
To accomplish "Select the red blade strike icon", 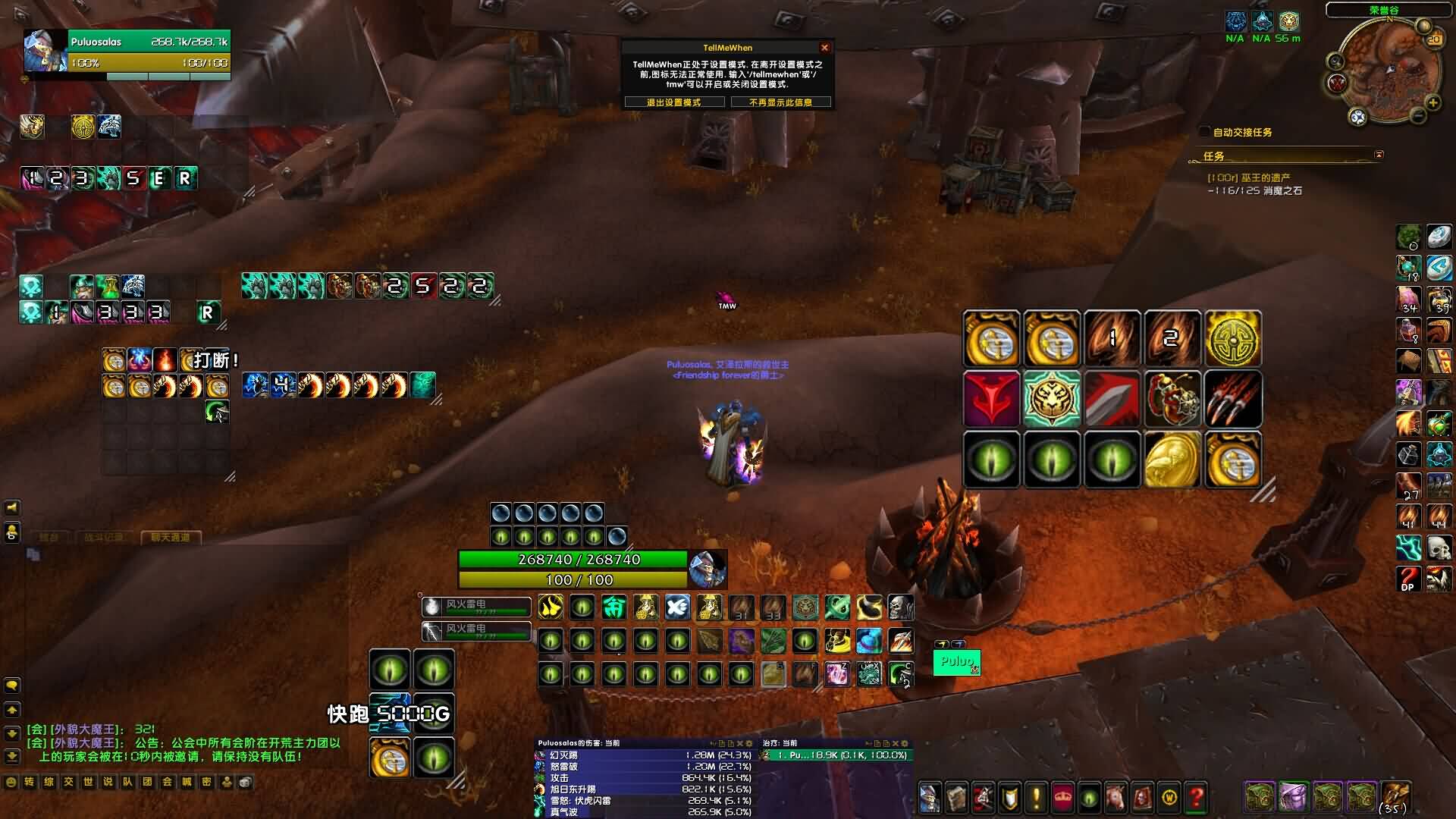I will click(1112, 399).
